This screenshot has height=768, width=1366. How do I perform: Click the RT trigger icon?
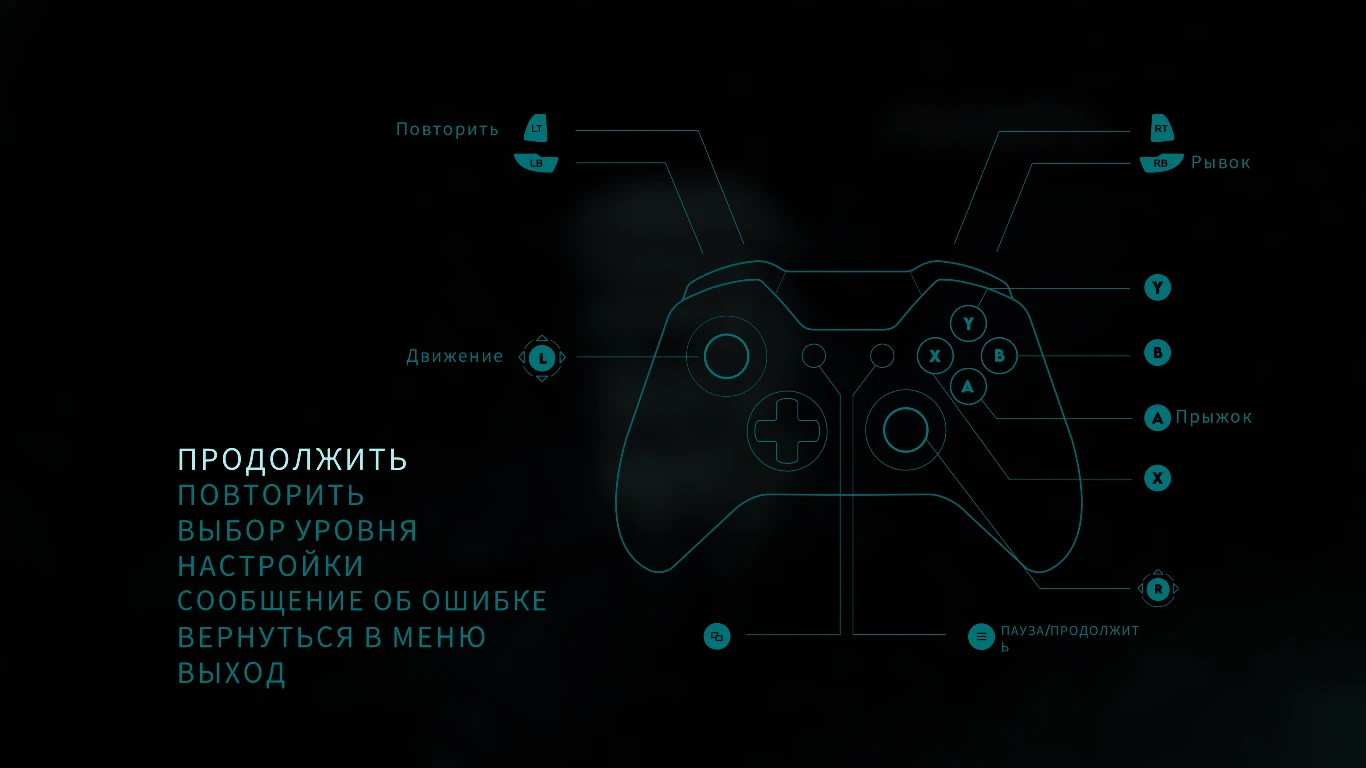tap(1160, 128)
